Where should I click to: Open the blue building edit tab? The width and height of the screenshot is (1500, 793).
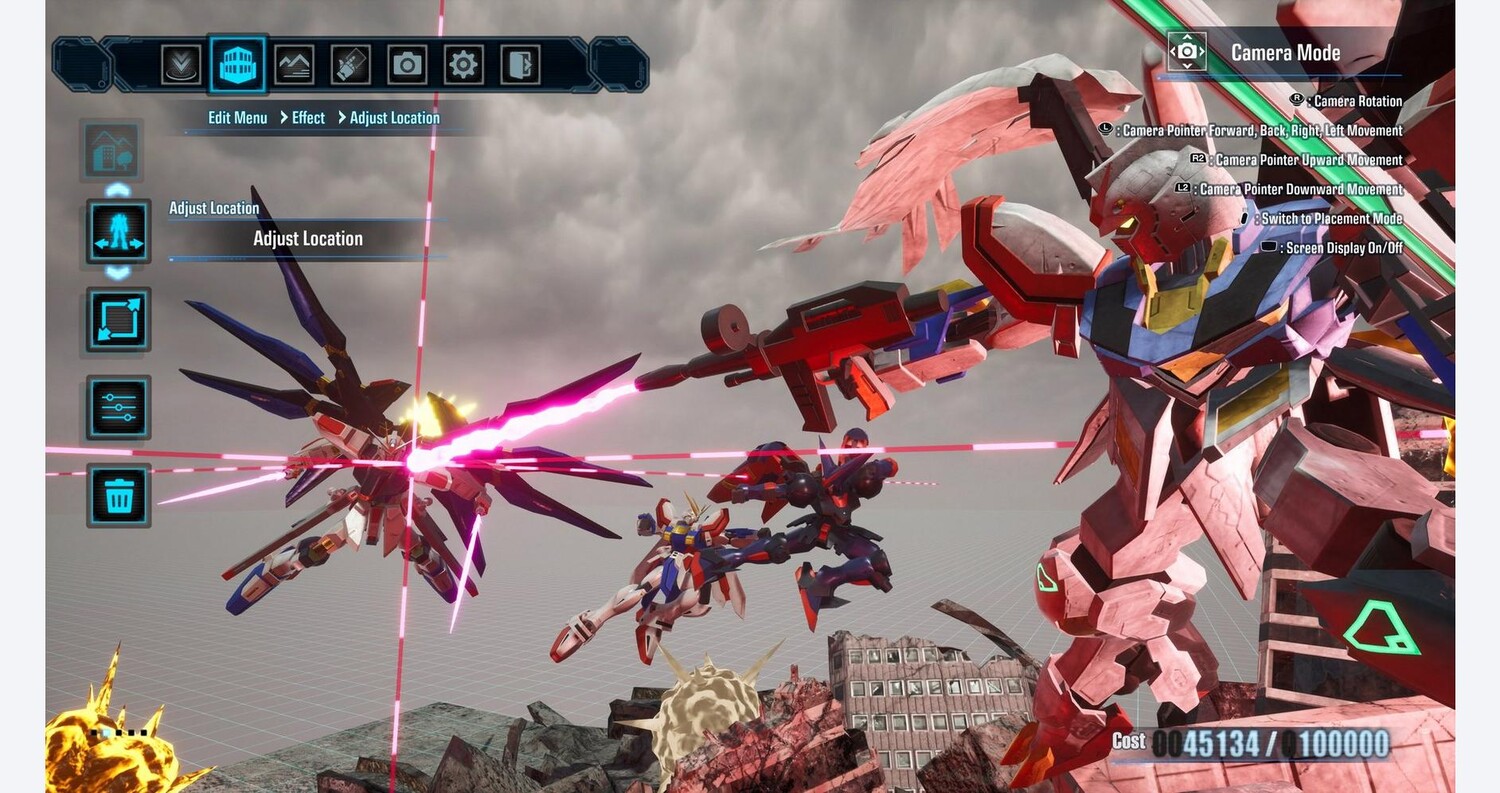tap(238, 65)
